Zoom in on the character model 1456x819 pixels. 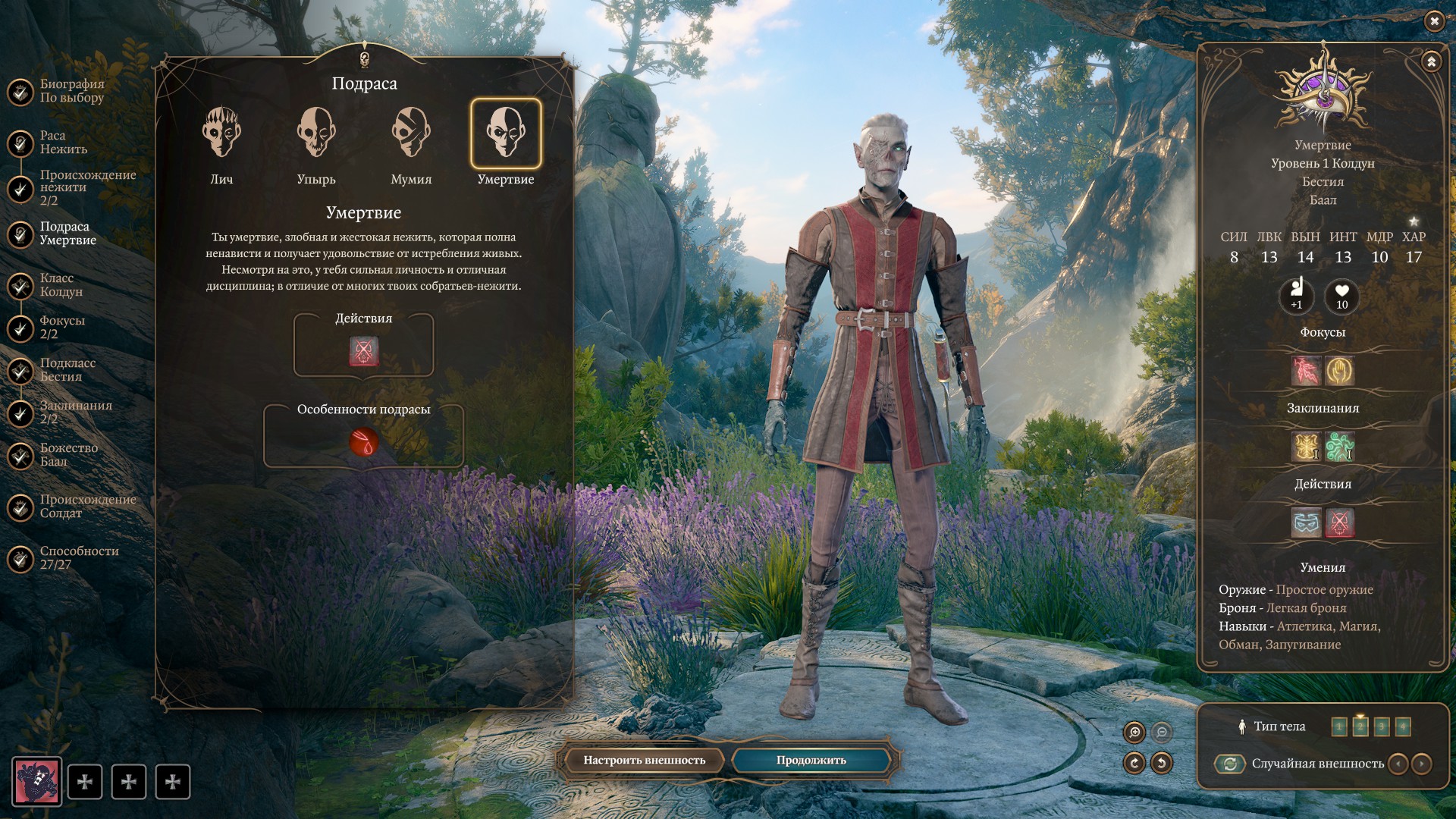pos(1135,732)
